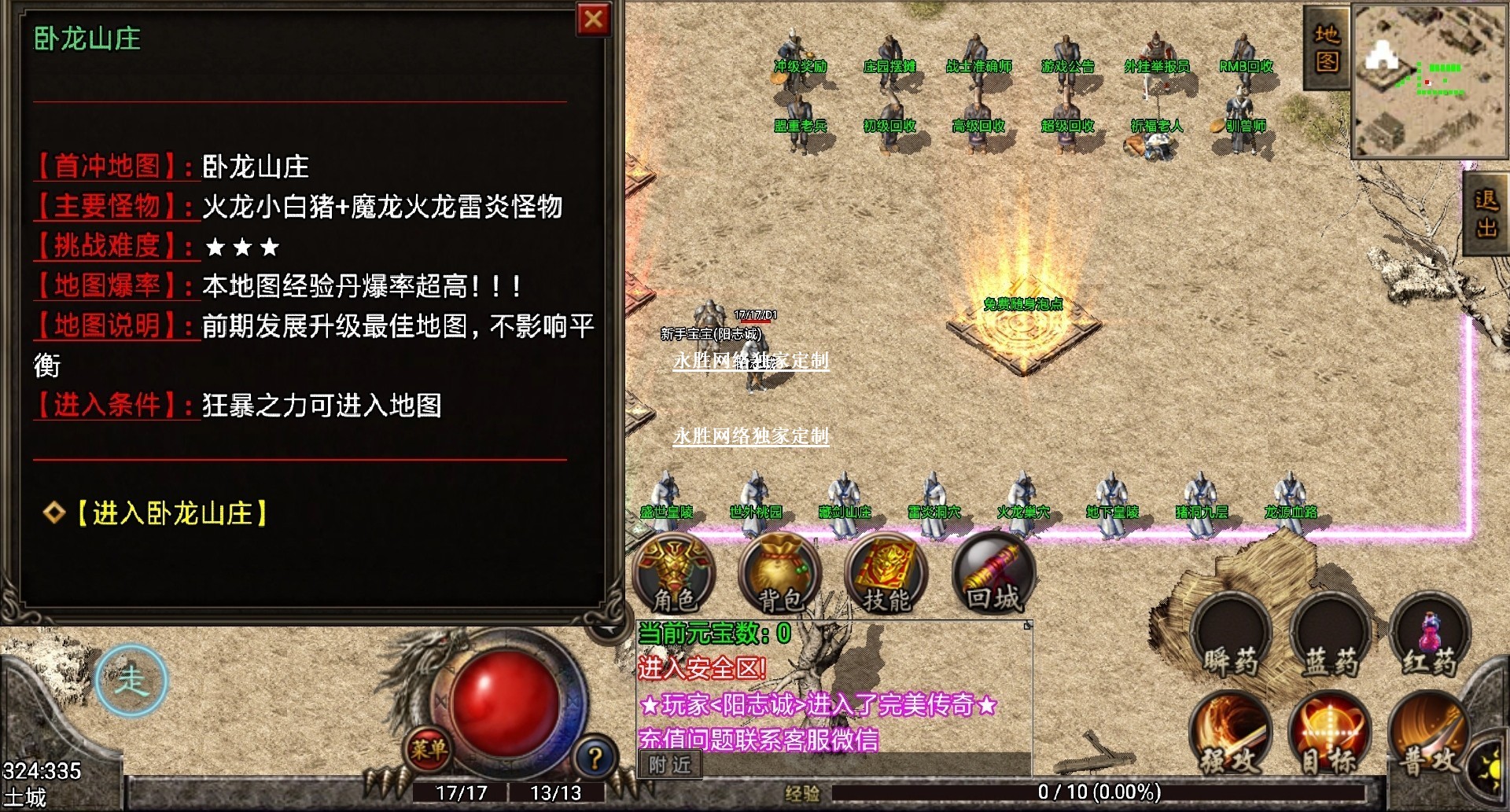Activate the 强攻 forced attack skill
The height and width of the screenshot is (812, 1510).
[x=1231, y=735]
